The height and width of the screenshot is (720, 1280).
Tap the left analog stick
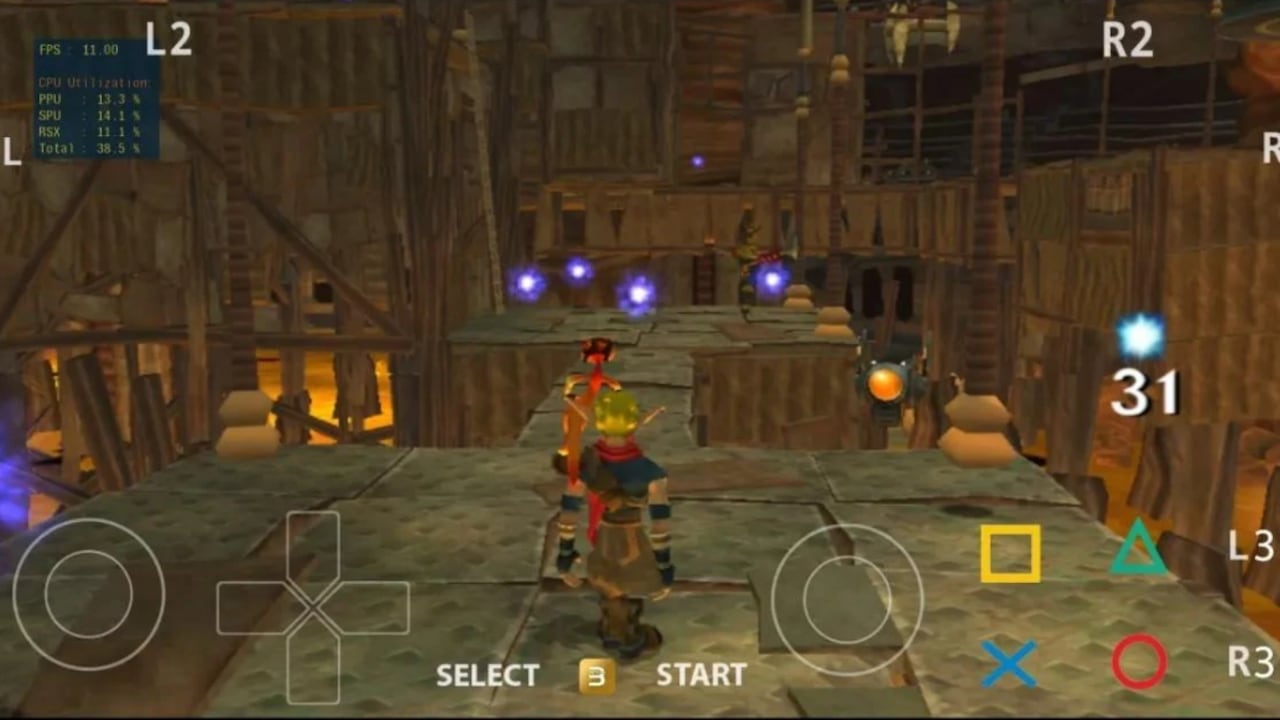click(88, 595)
